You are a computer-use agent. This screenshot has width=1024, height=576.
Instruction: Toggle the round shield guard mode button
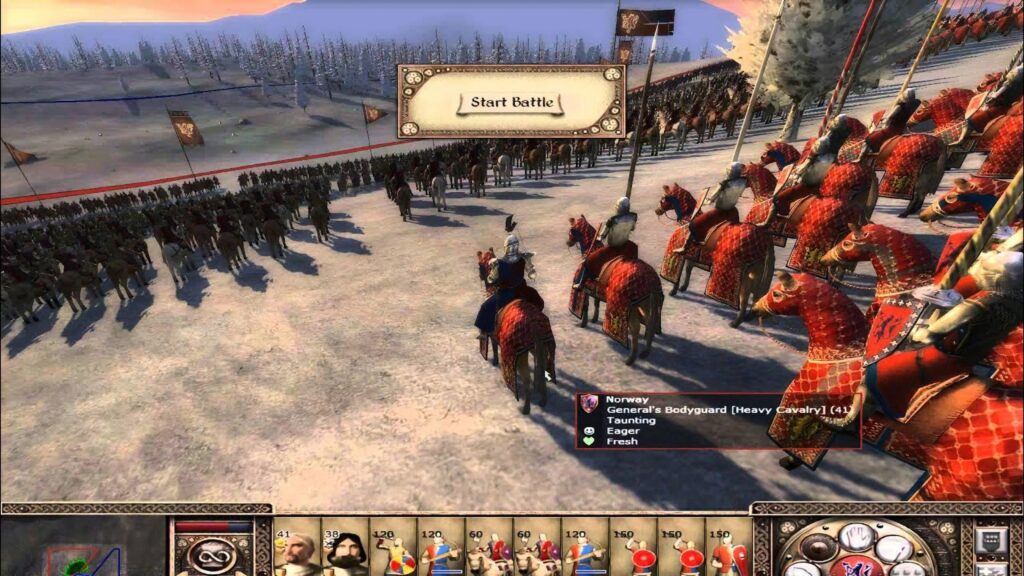click(818, 547)
